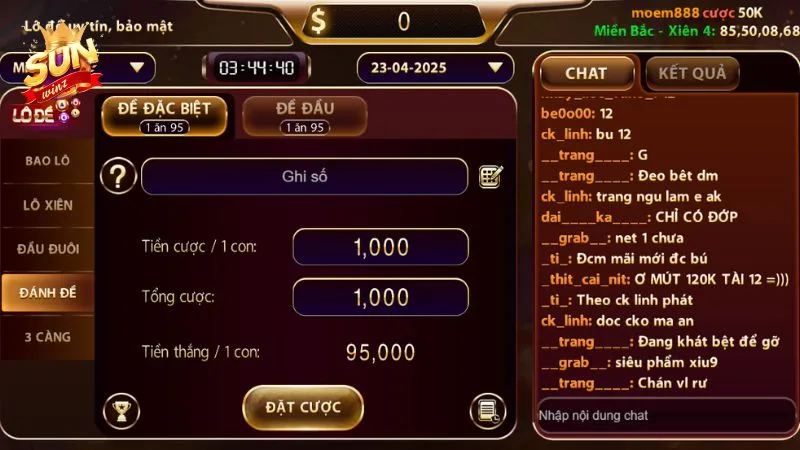Click the Tổng cược total bet field
This screenshot has height=450, width=800.
click(380, 297)
